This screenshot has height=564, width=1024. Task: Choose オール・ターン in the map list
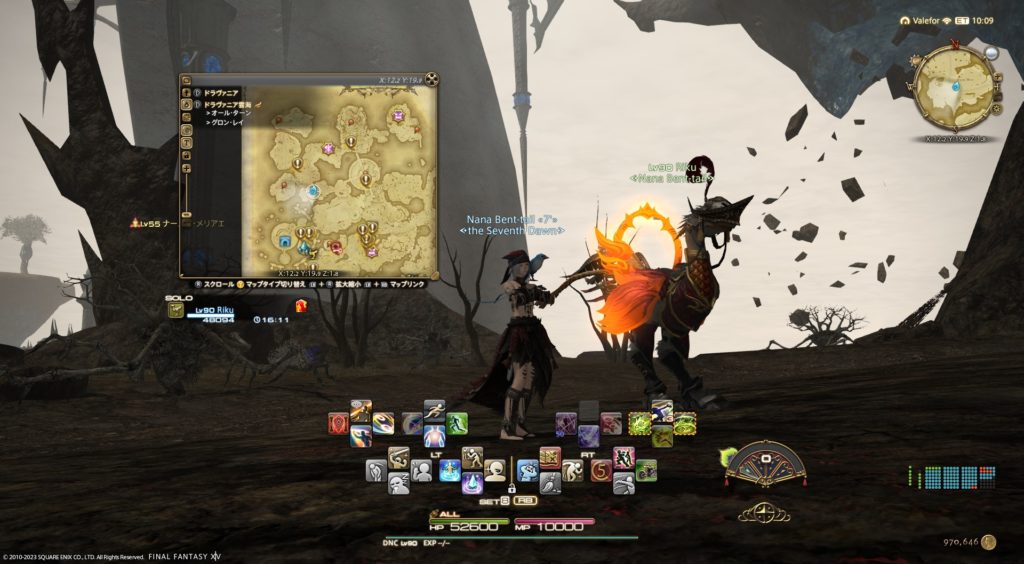pos(229,113)
